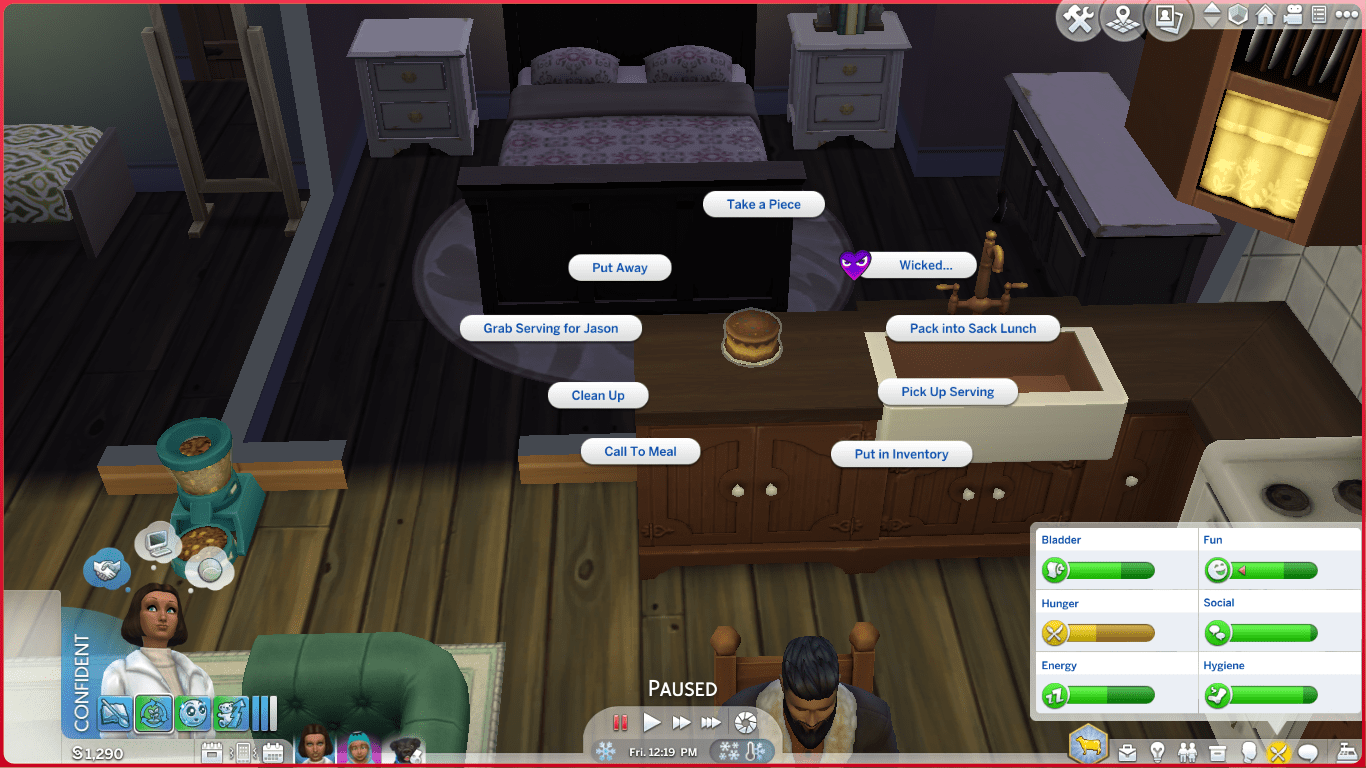The height and width of the screenshot is (768, 1366).
Task: Select Clean Up from the pie menu
Action: (x=598, y=395)
